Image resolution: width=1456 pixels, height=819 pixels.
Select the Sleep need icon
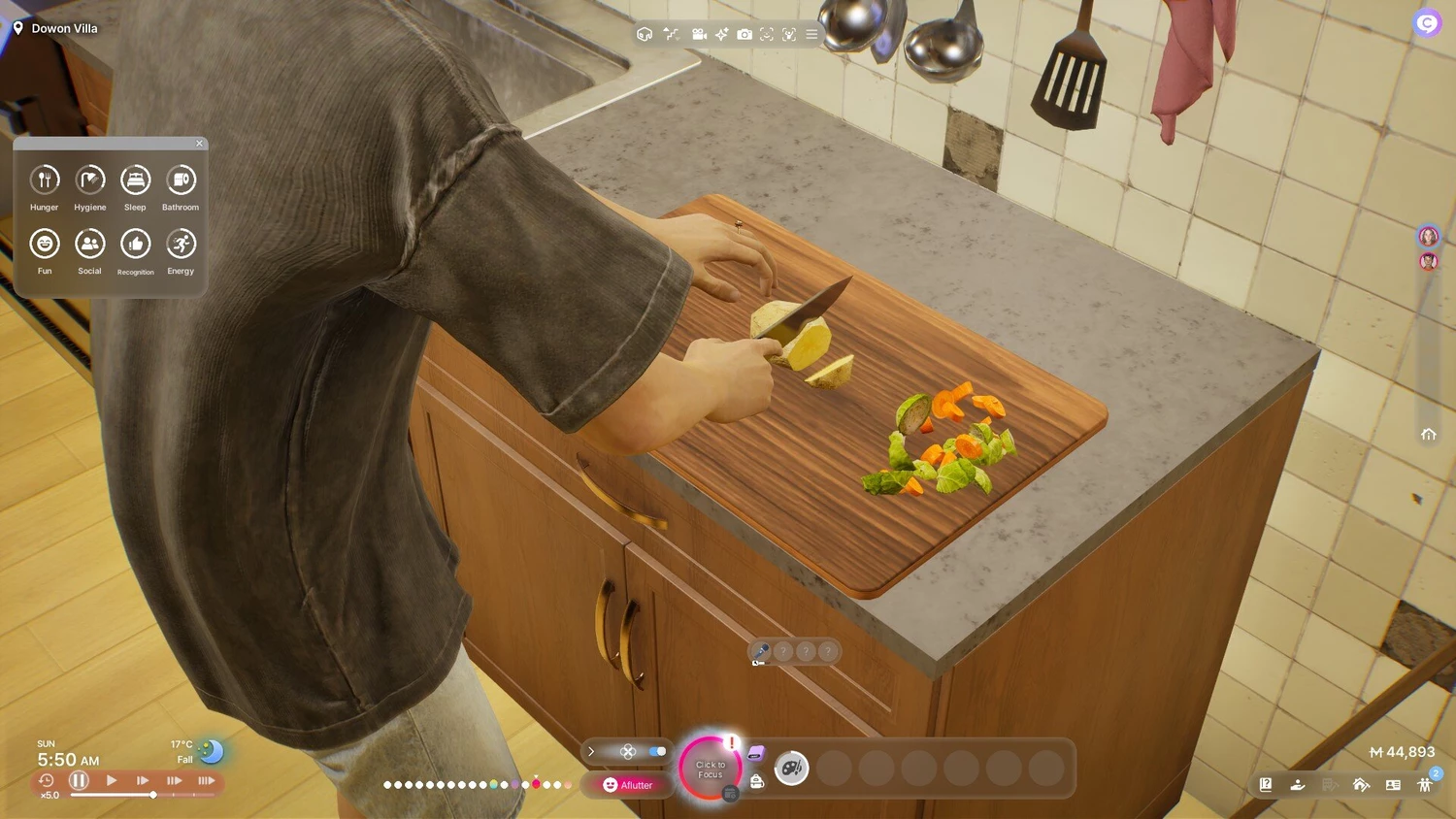point(135,180)
